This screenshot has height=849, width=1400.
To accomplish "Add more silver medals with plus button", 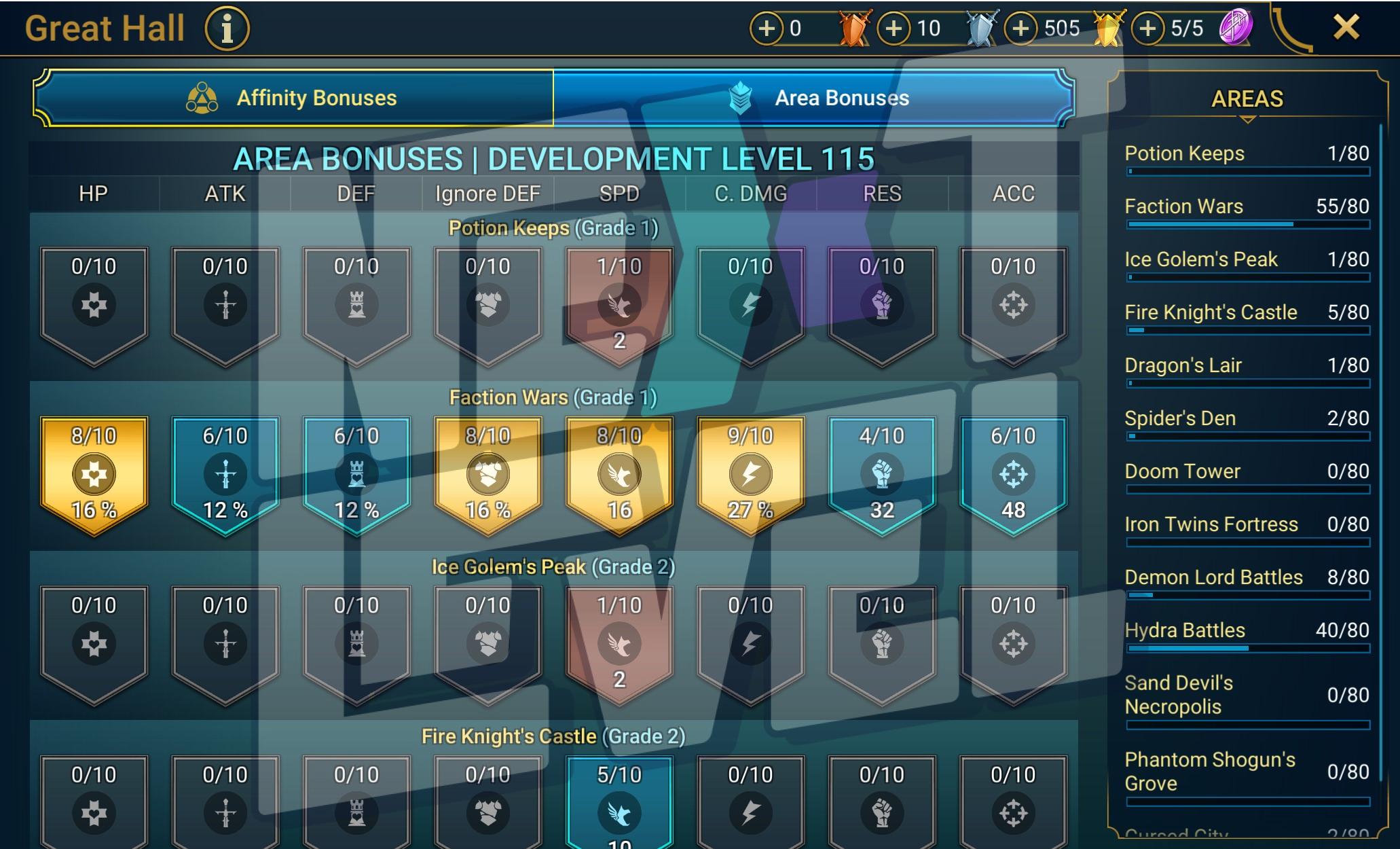I will [x=894, y=29].
